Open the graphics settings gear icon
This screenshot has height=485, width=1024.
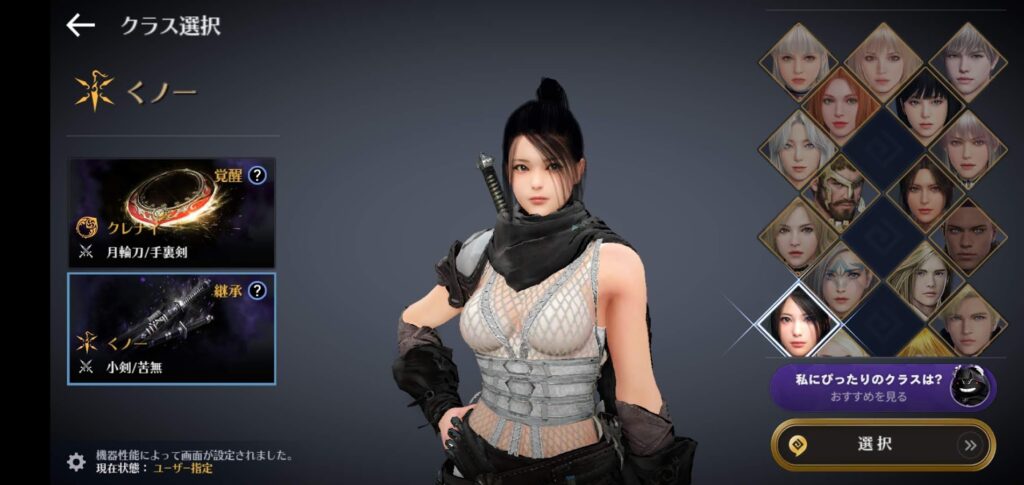[x=76, y=461]
